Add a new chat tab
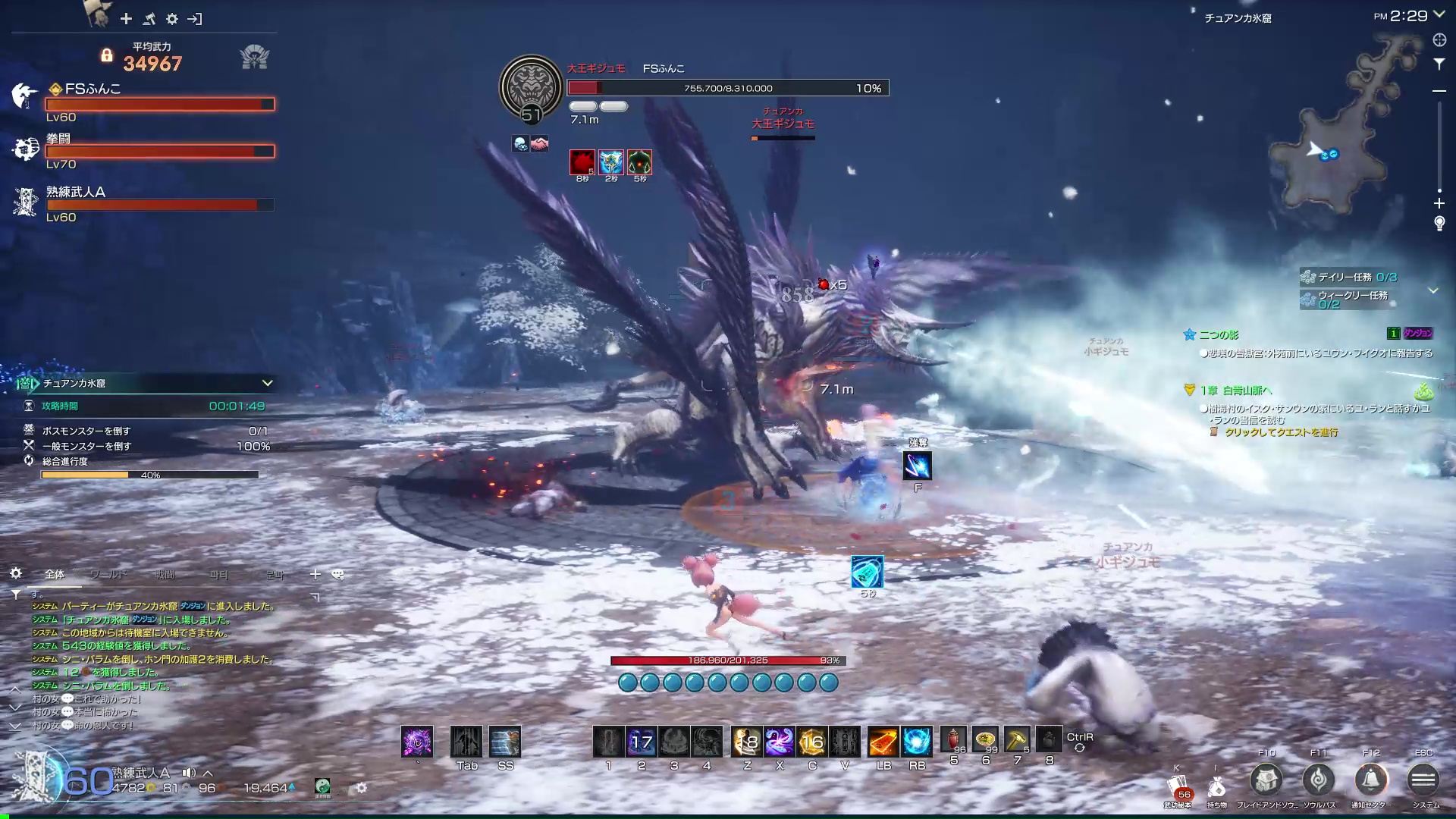 (x=315, y=574)
